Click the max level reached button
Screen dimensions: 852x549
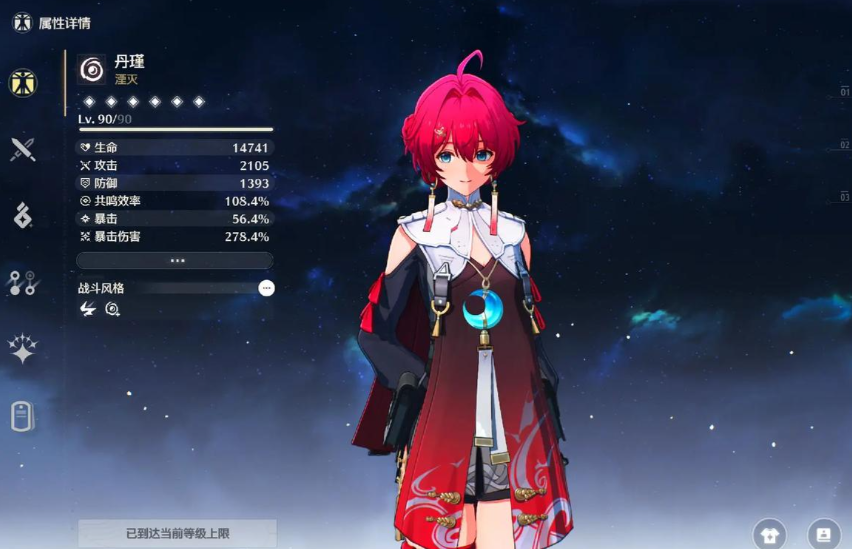coord(177,534)
